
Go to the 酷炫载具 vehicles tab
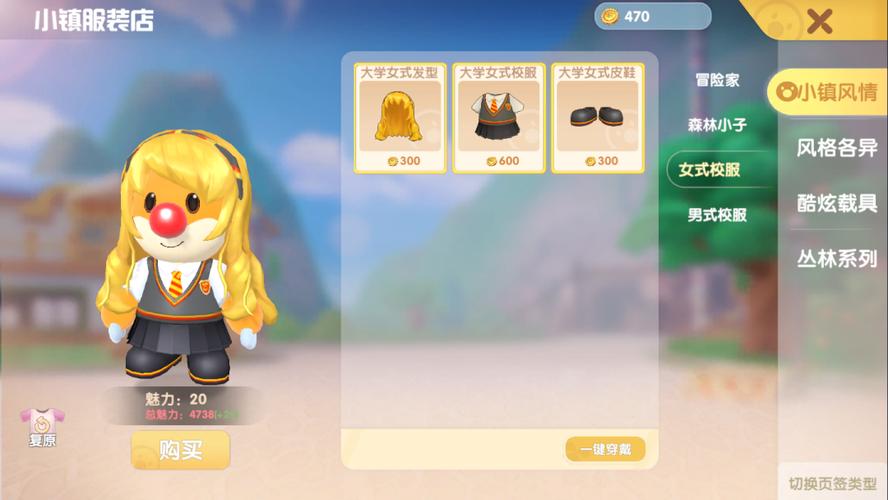836,203
